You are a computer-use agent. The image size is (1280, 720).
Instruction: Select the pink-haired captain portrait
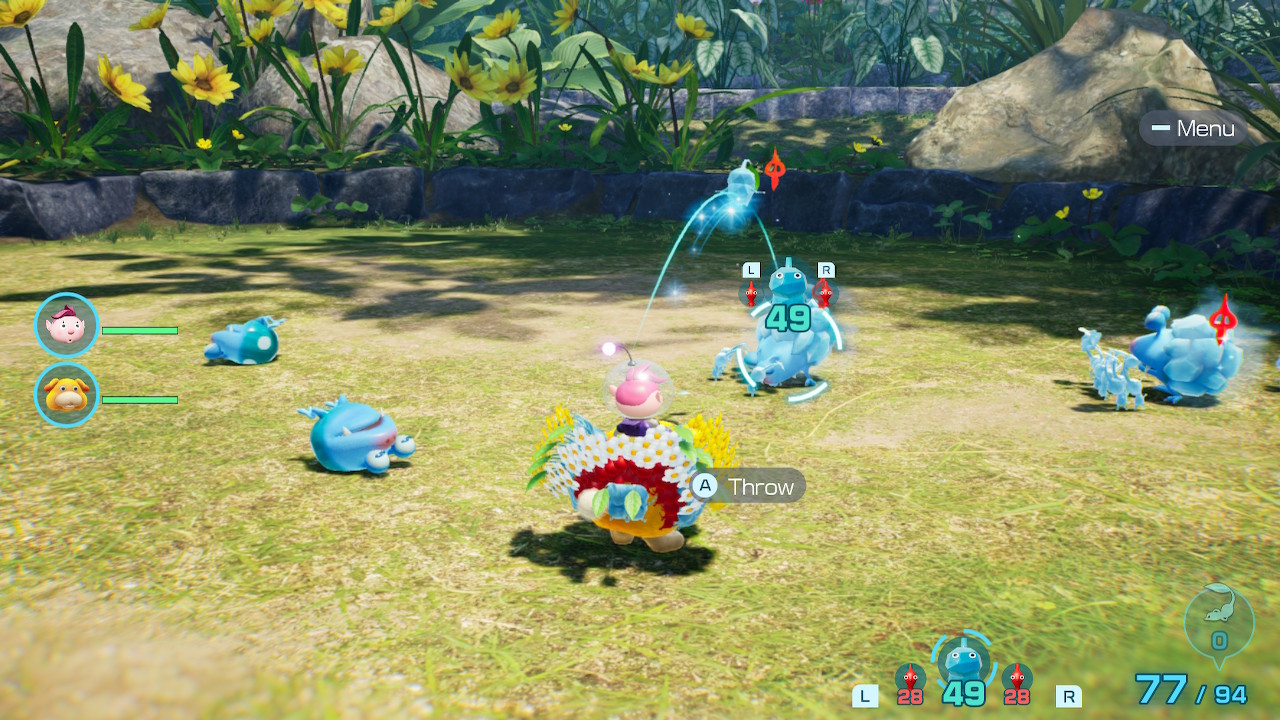pyautogui.click(x=67, y=325)
